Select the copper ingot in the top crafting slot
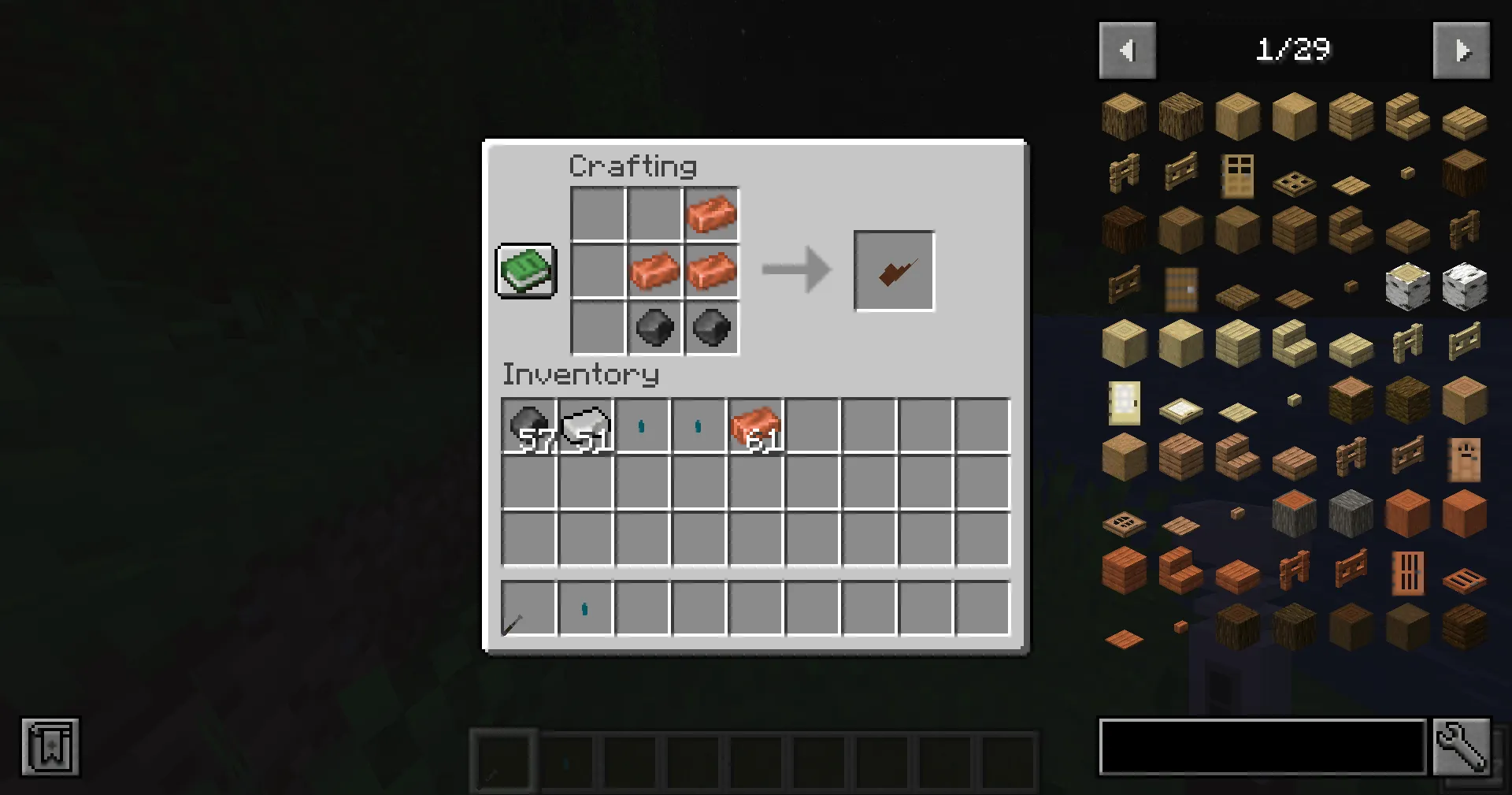The image size is (1512, 795). click(x=711, y=213)
